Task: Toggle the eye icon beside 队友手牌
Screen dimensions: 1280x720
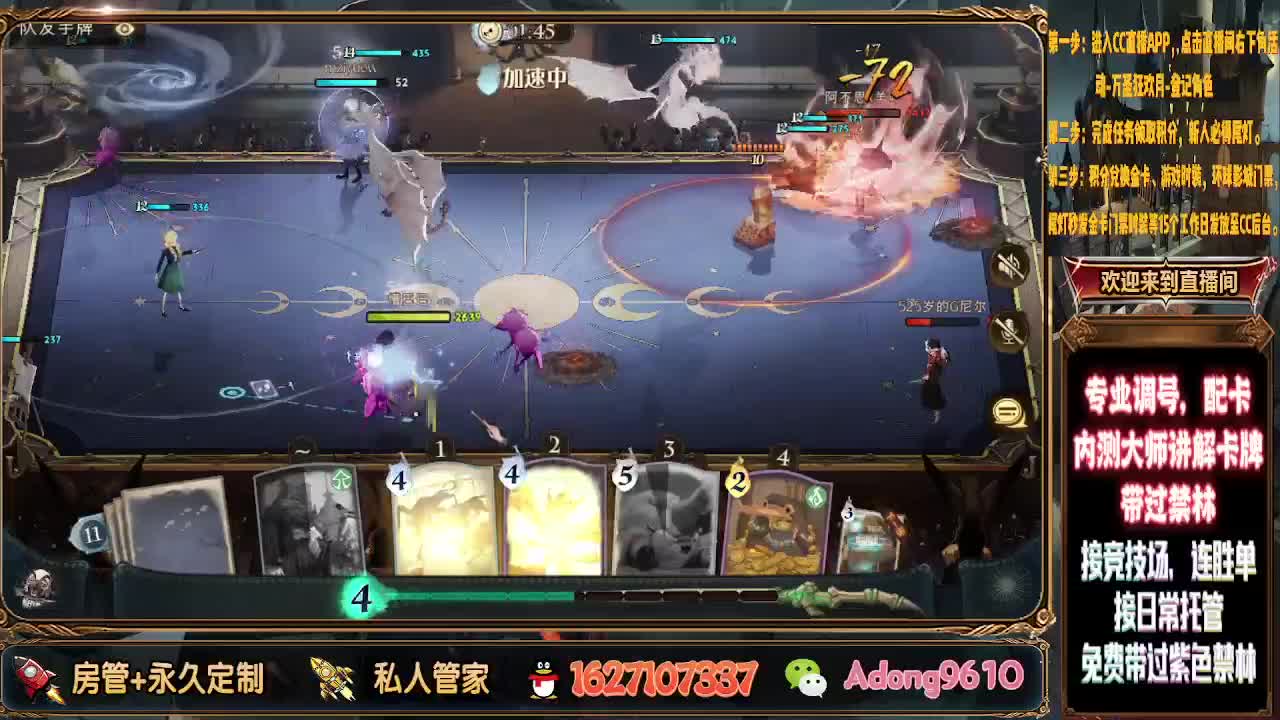Action: [124, 29]
